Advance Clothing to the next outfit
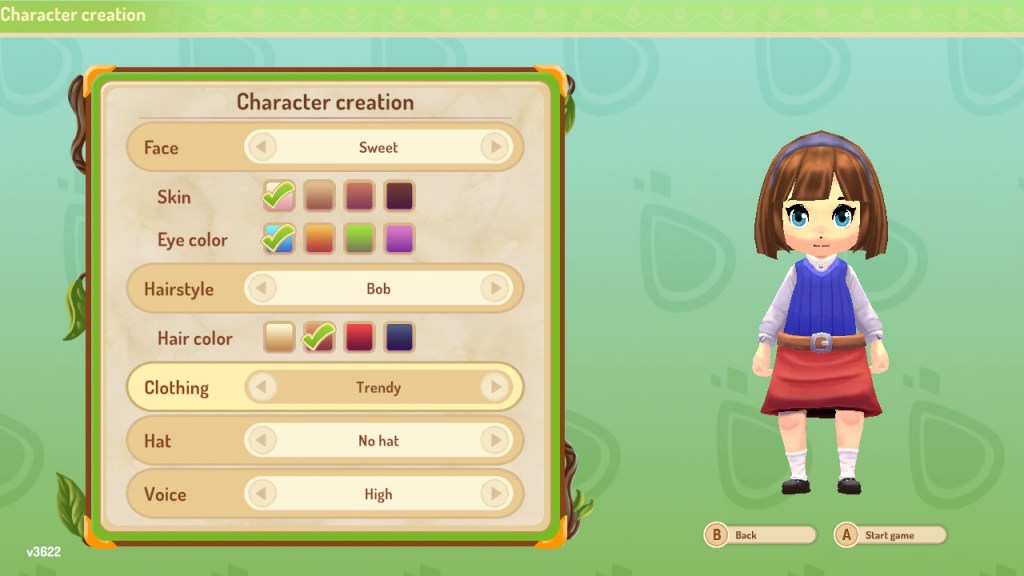 click(x=494, y=387)
